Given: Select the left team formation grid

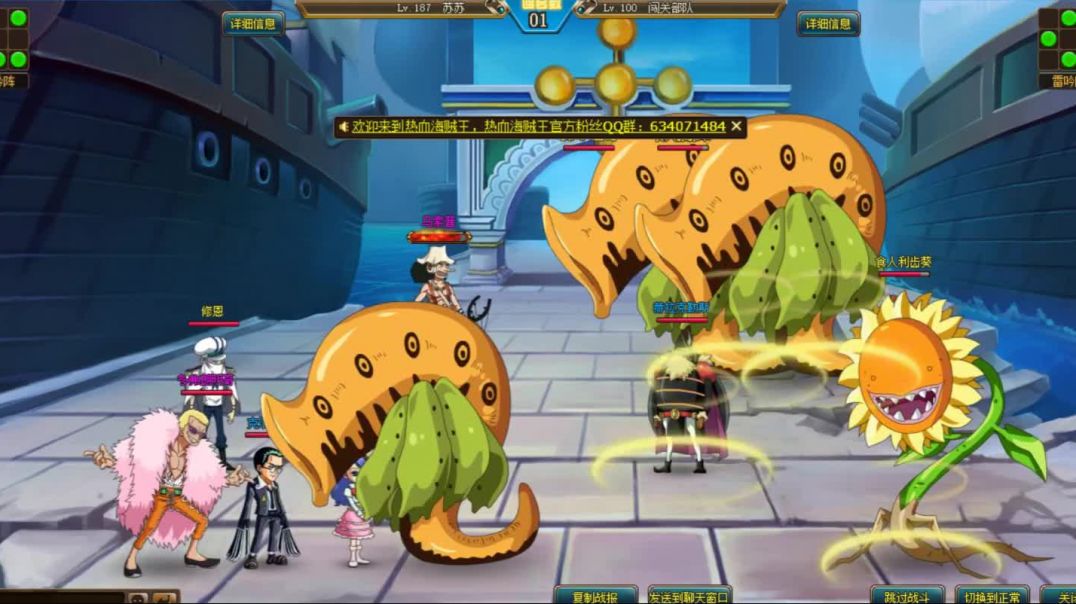Looking at the screenshot, I should pyautogui.click(x=13, y=38).
